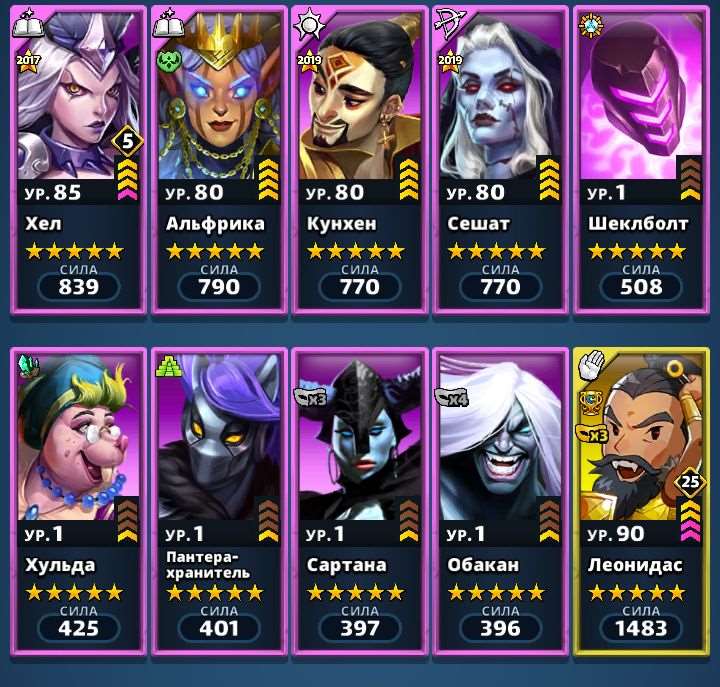
Task: Choose the Хульда hero card
Action: click(x=79, y=500)
